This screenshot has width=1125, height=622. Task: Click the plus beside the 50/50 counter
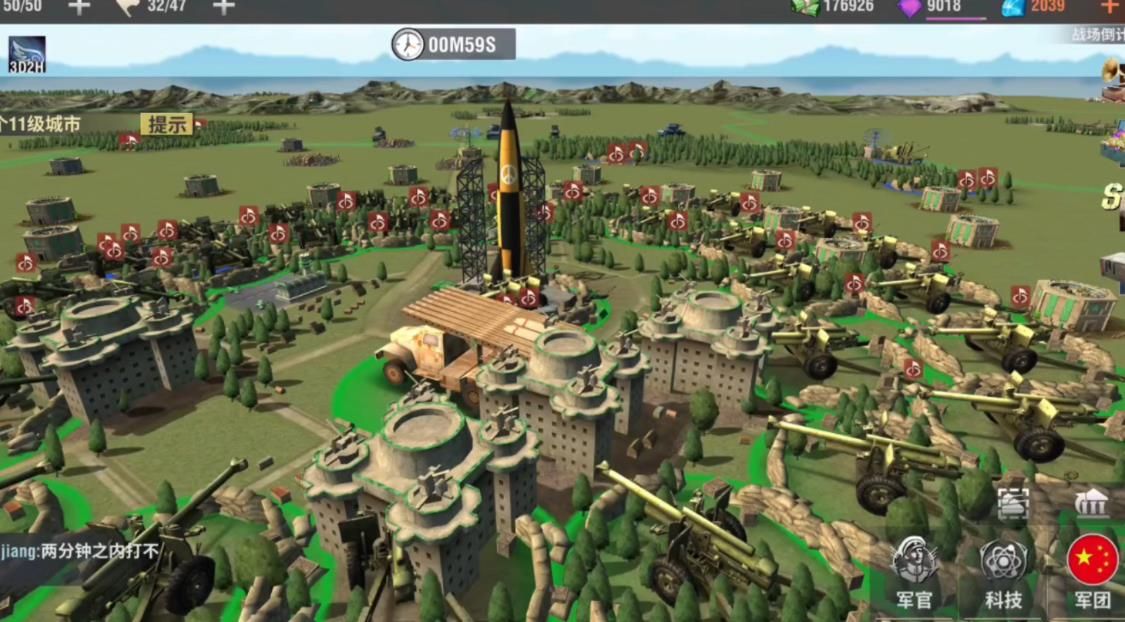pos(78,7)
